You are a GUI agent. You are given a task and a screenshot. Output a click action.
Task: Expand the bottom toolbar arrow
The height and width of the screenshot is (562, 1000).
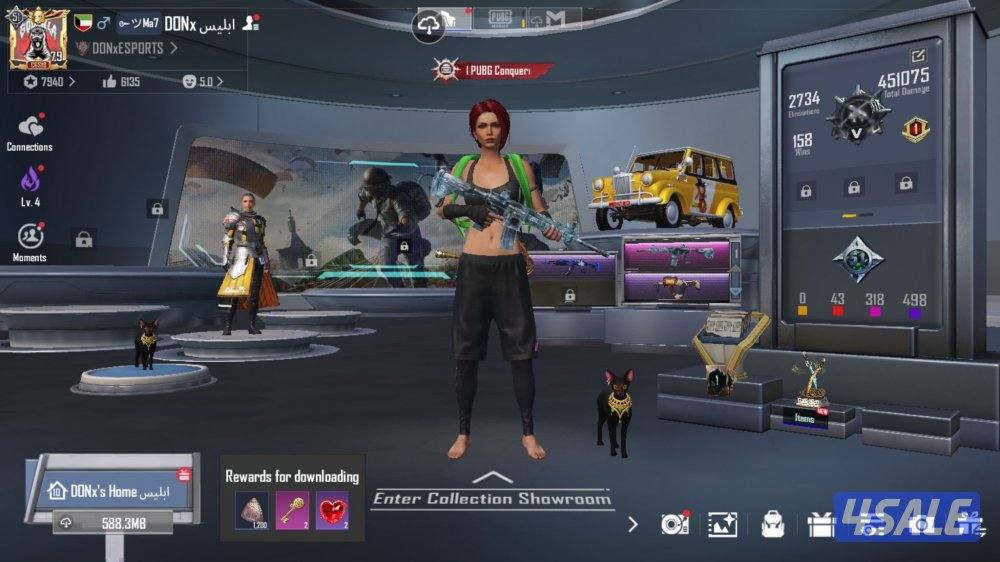(632, 523)
